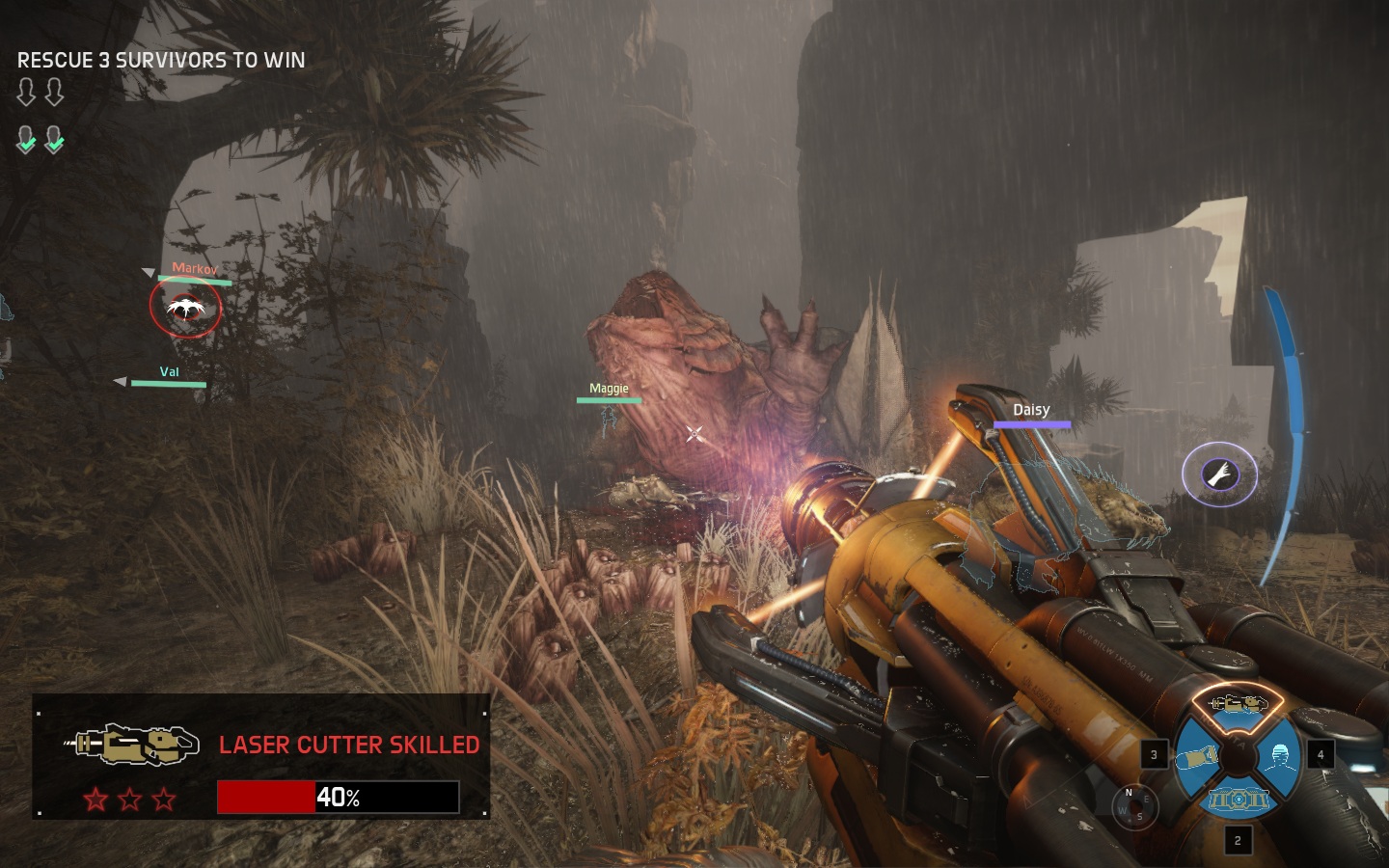1389x868 pixels.
Task: Click the N/E/S/W compass dial
Action: 1133,806
